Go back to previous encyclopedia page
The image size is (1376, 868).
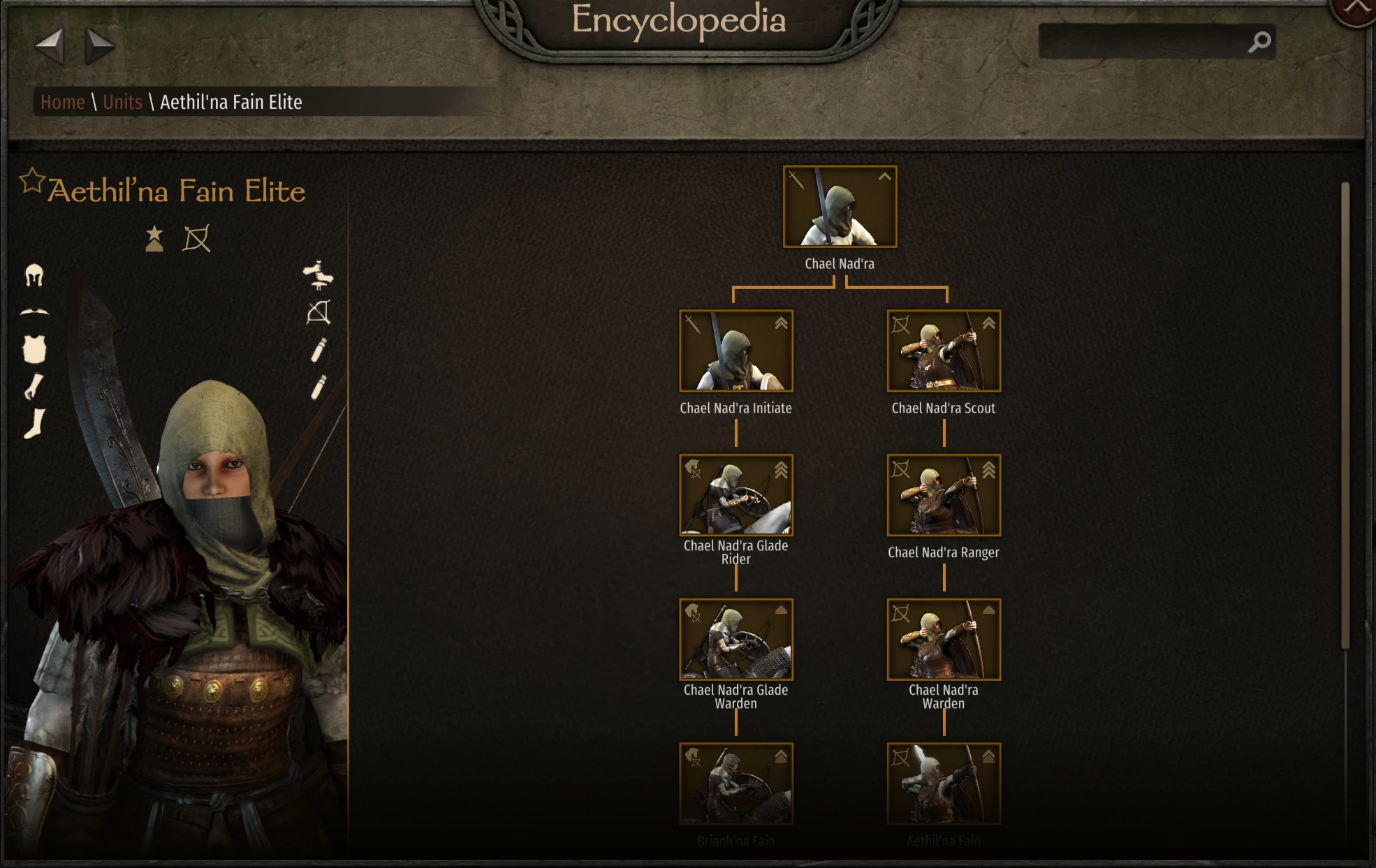(x=50, y=46)
